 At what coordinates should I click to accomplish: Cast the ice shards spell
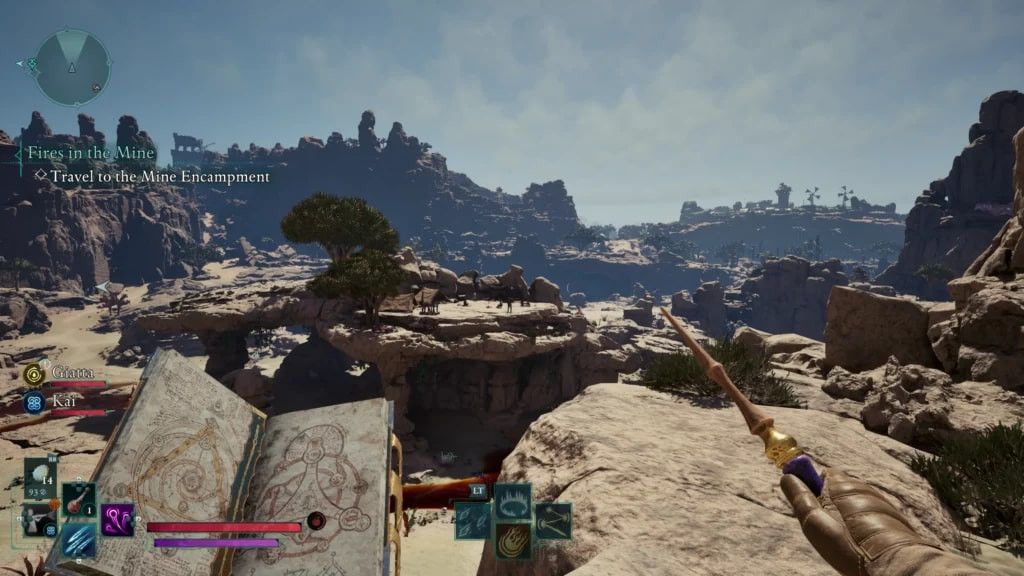click(x=473, y=521)
